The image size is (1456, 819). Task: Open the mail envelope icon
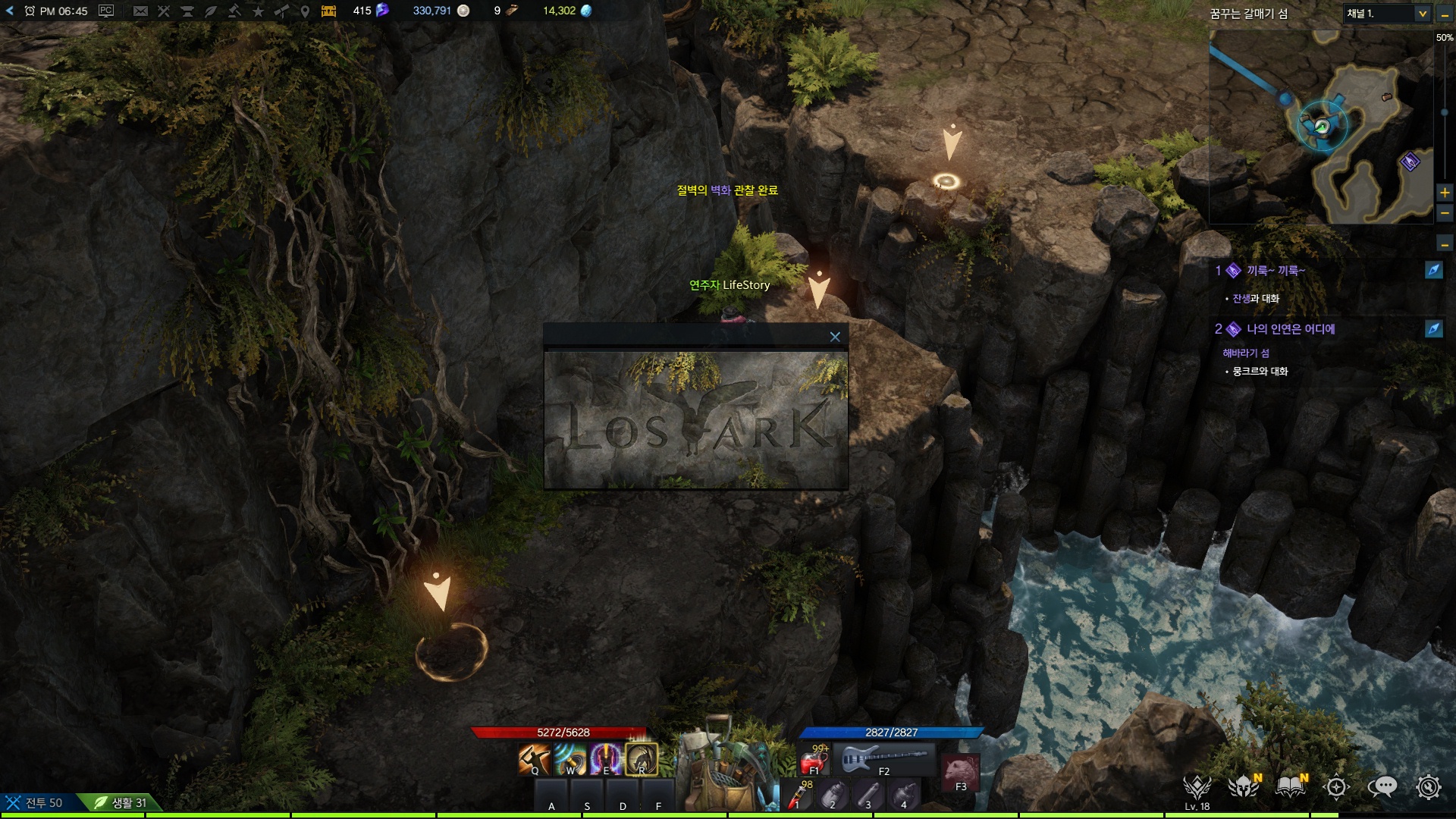coord(140,11)
